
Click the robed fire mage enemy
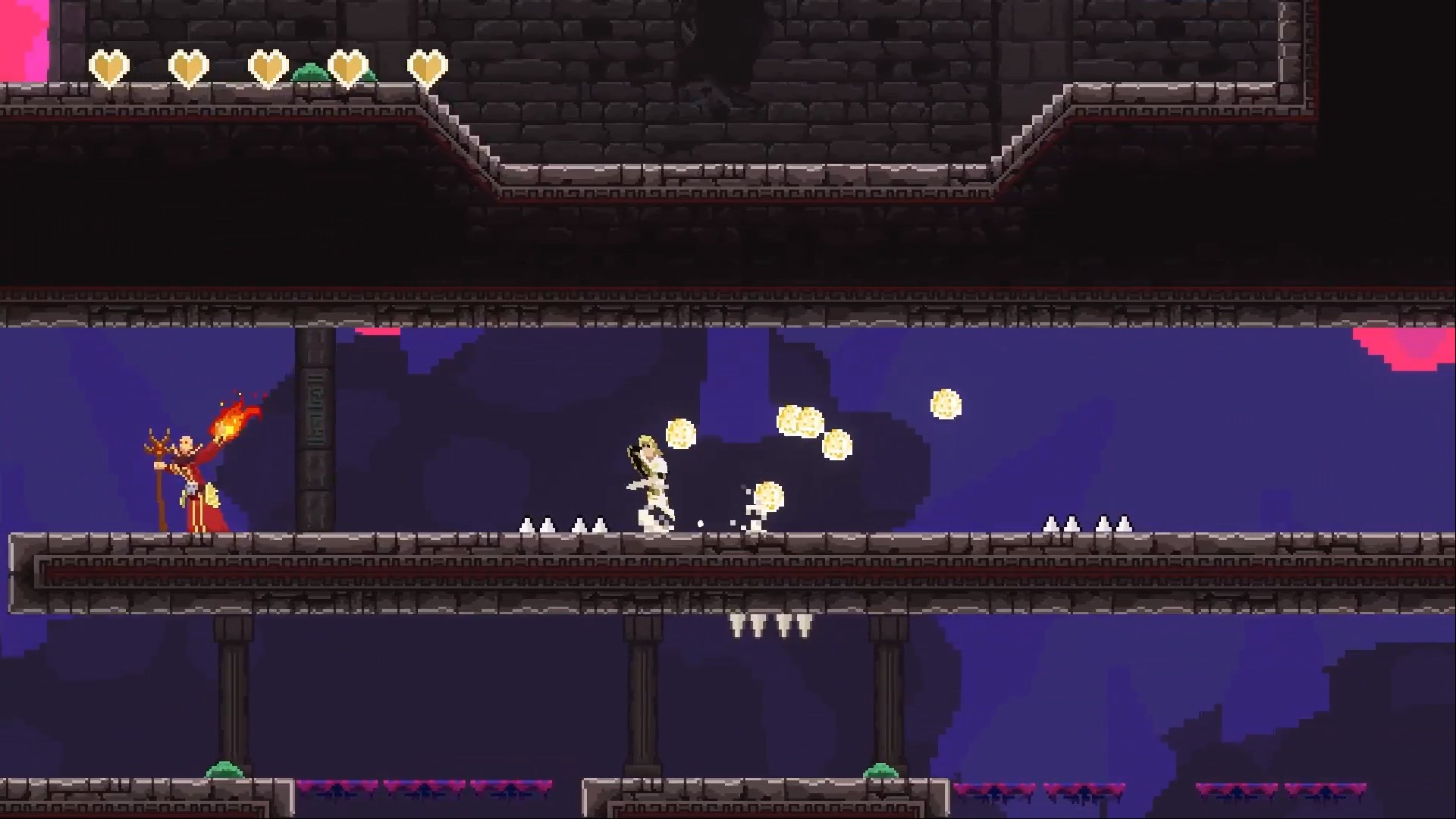[196, 478]
